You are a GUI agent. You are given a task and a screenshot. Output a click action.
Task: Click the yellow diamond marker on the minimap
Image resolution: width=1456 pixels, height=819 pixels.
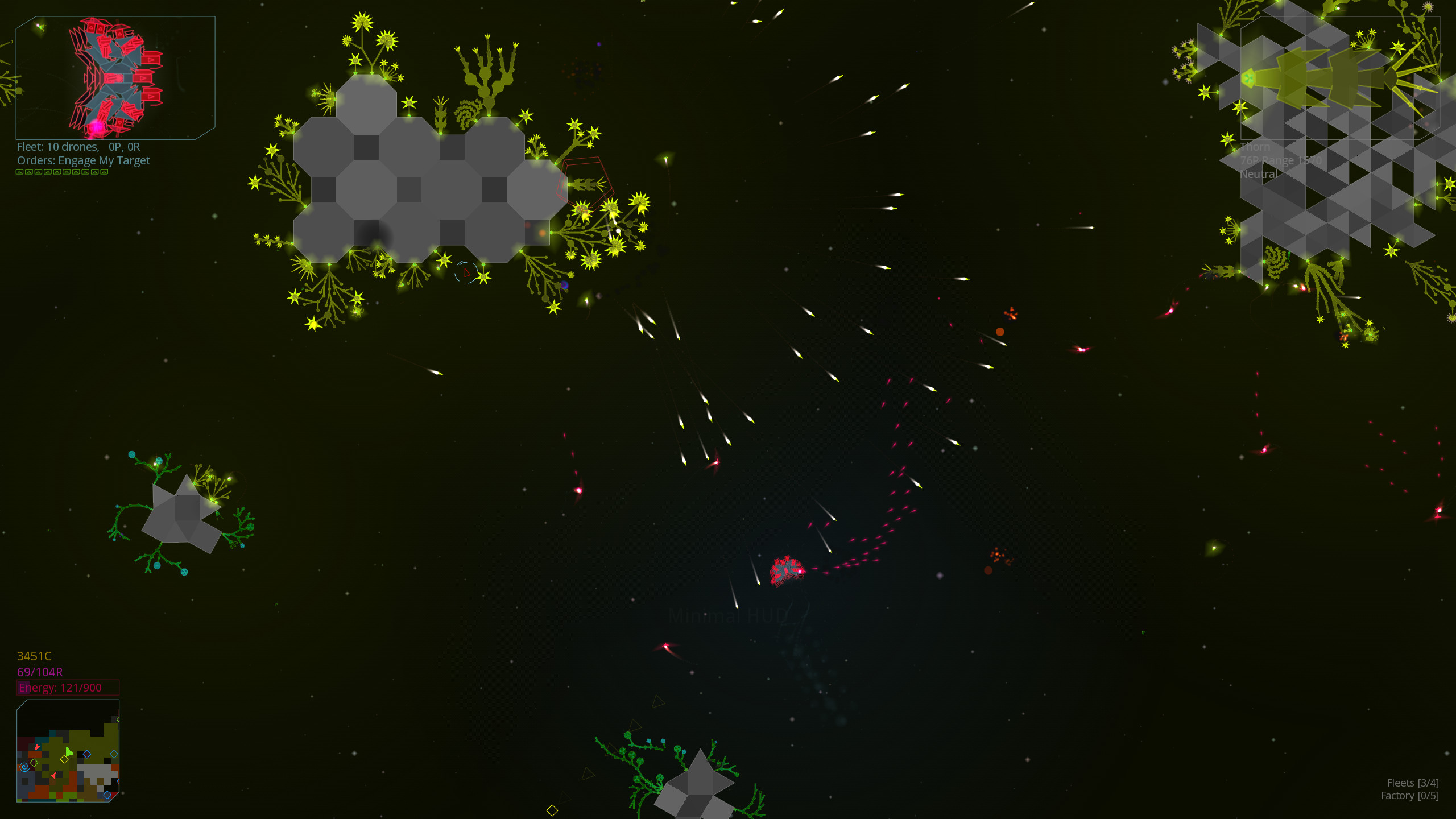click(64, 759)
